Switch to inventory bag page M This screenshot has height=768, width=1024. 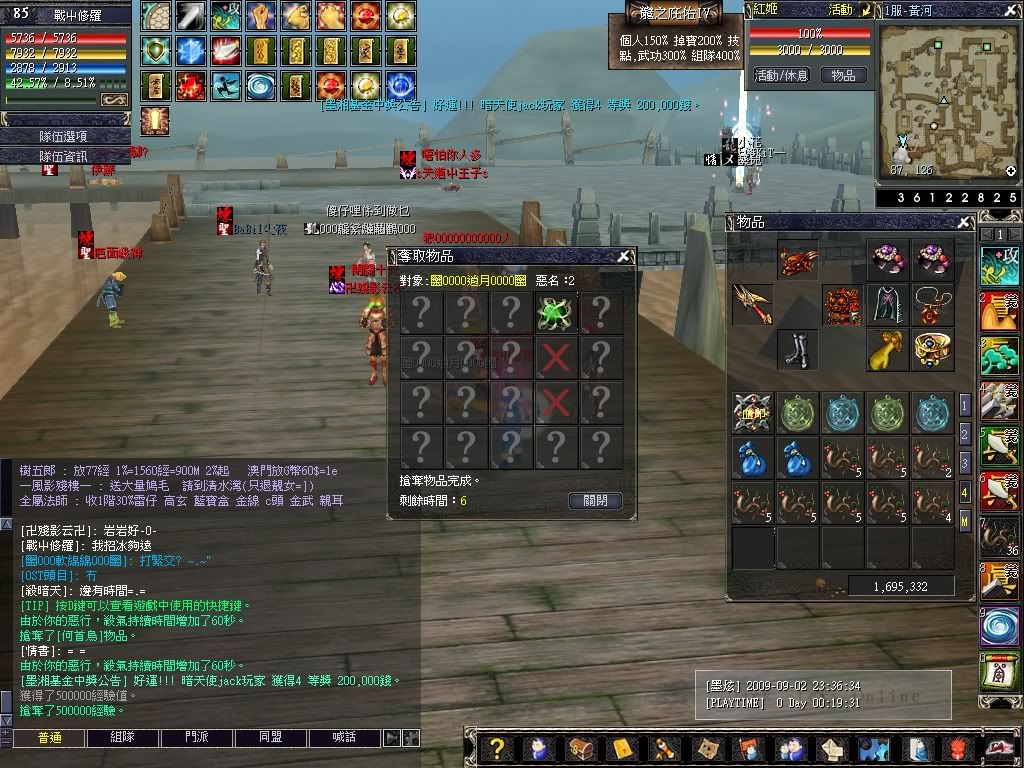click(965, 520)
